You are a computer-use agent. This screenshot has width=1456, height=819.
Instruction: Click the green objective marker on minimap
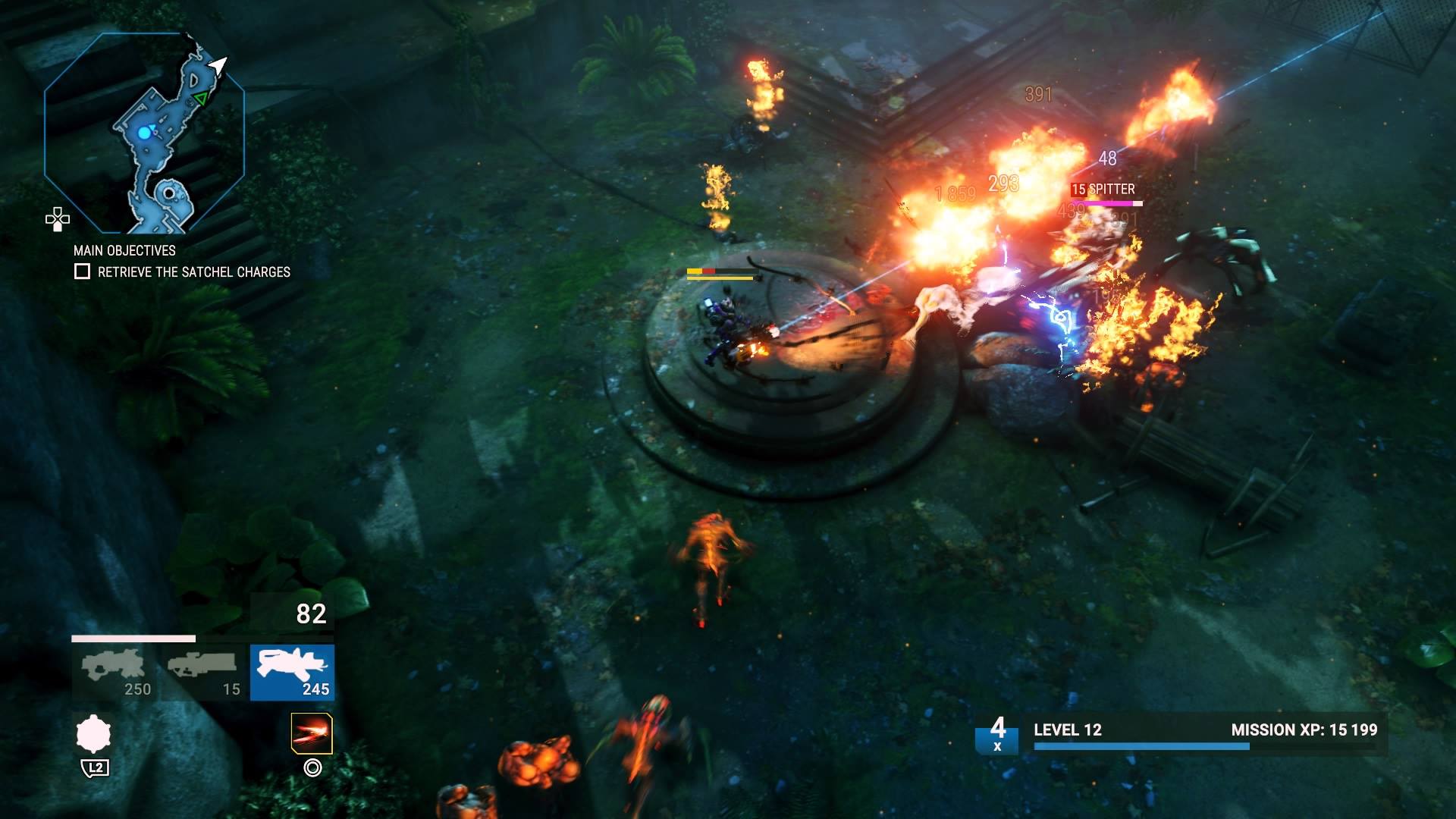pyautogui.click(x=200, y=99)
